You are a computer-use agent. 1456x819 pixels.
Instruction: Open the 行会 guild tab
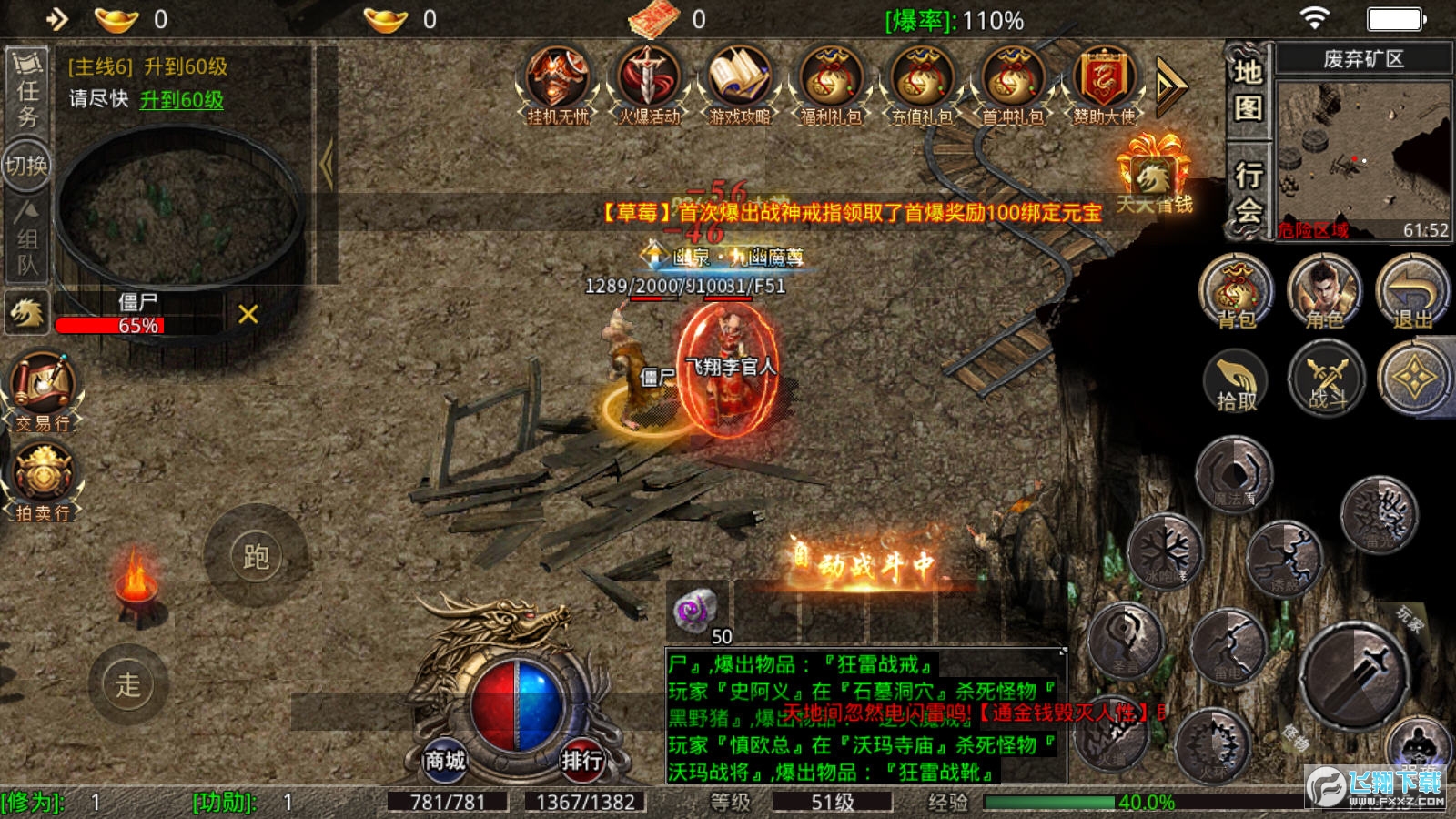coord(1248,191)
